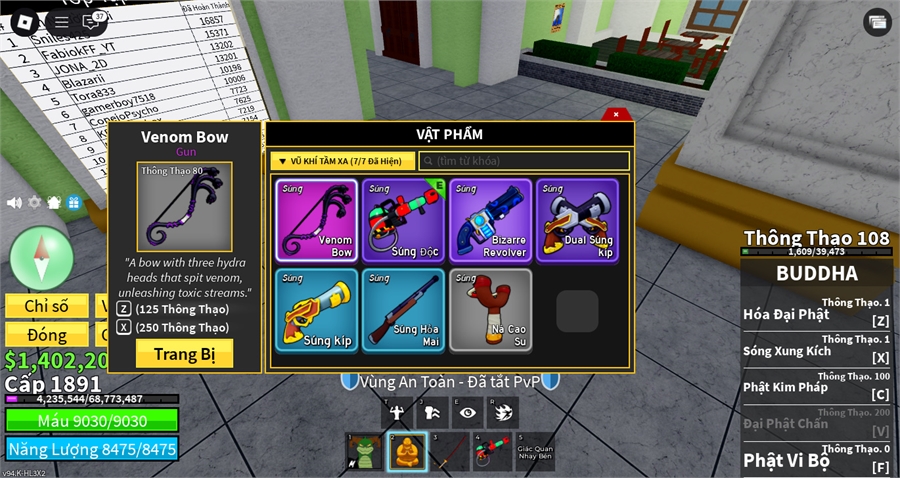Open the Chỉ số stats menu
Screen dimensions: 900x478
pos(46,305)
